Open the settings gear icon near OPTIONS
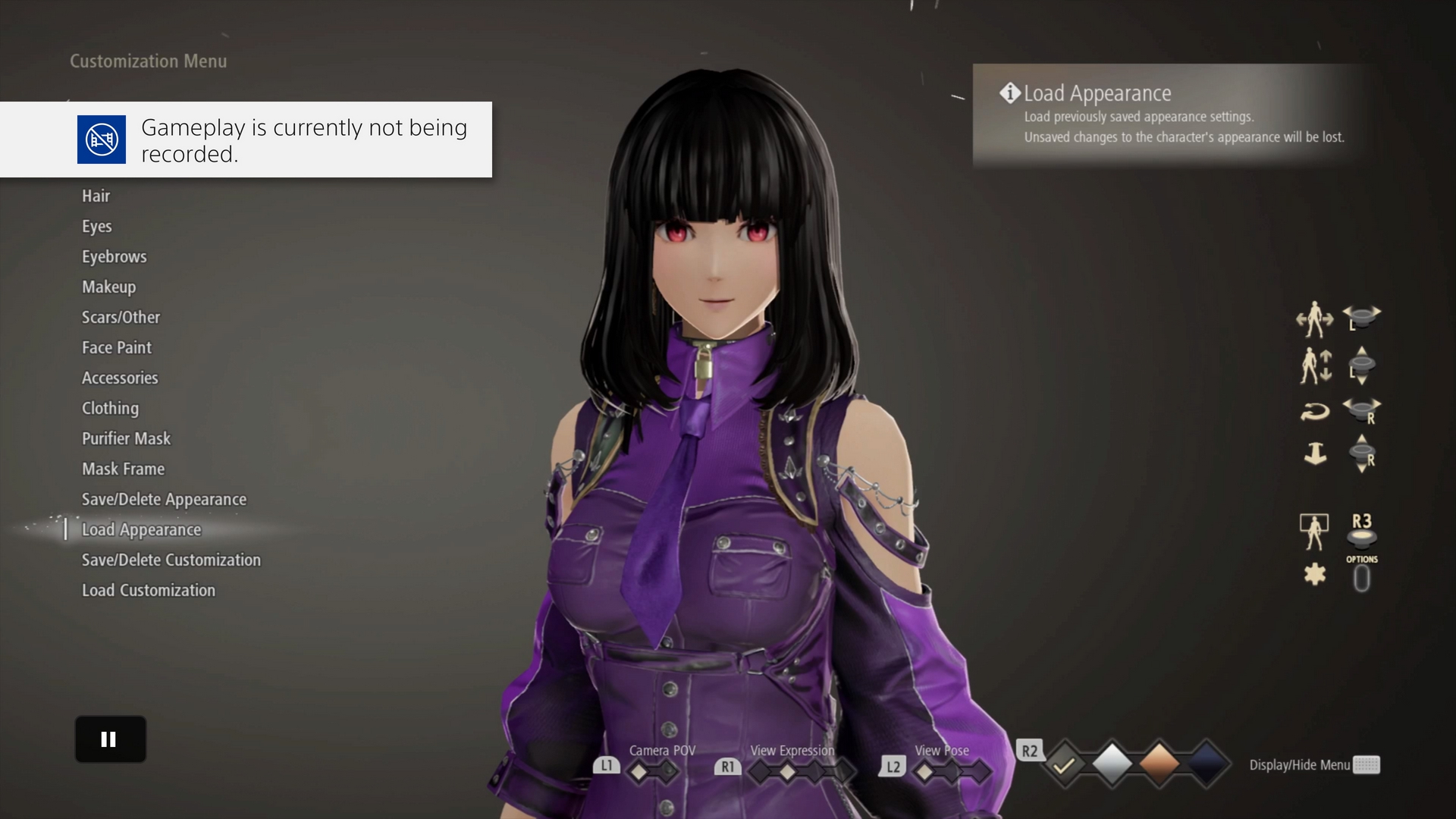 (x=1316, y=574)
